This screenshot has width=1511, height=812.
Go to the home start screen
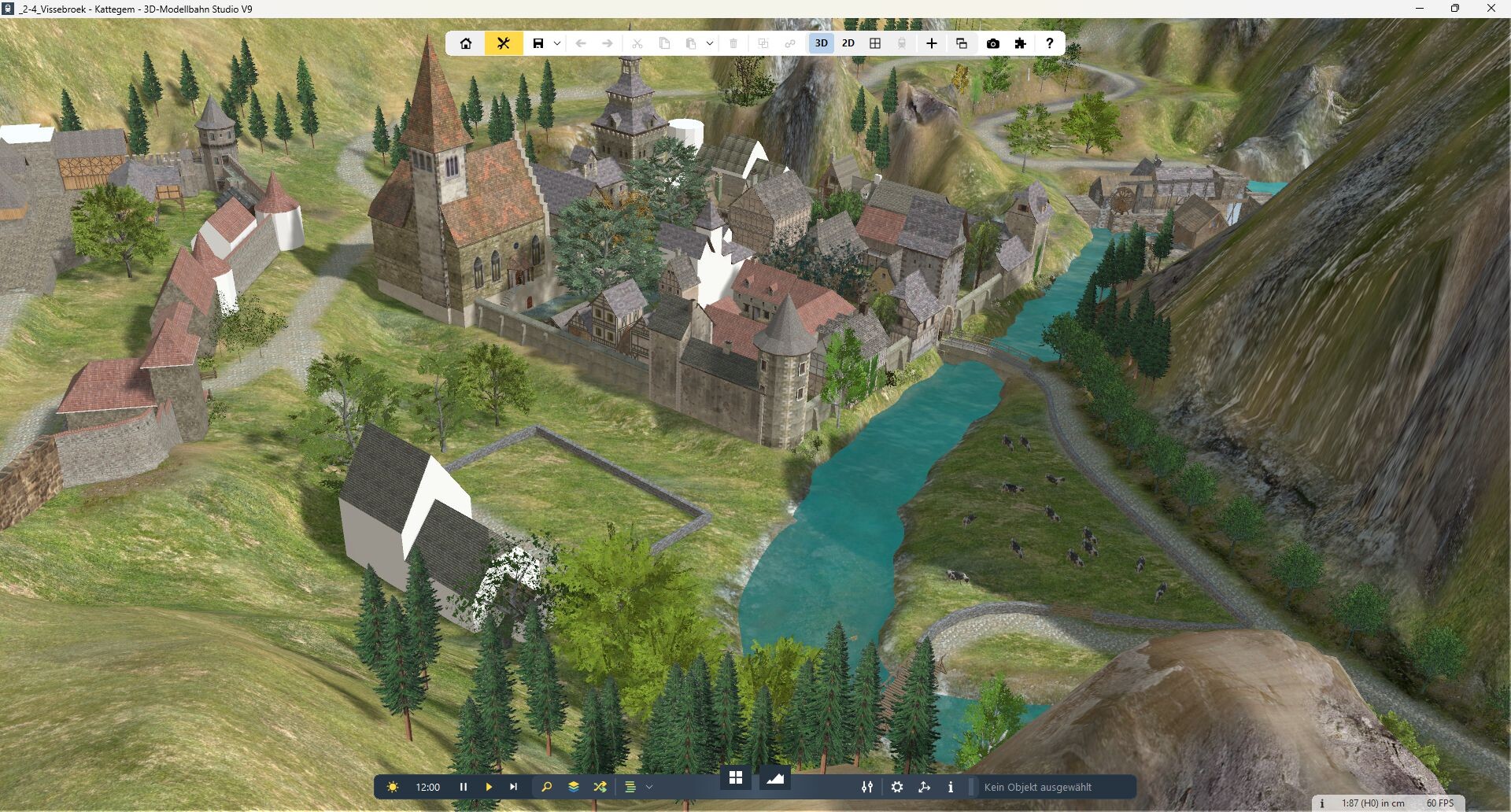466,43
